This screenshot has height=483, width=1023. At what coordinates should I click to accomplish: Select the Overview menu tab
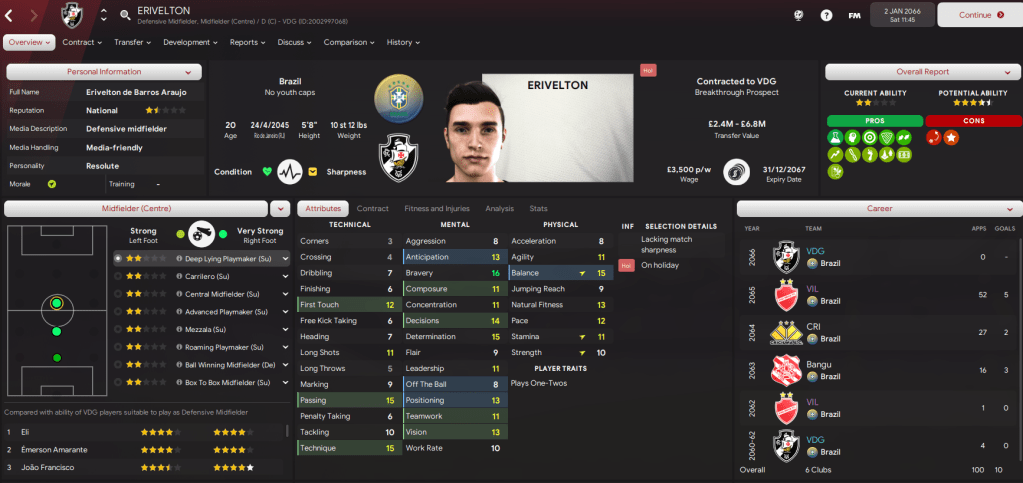pyautogui.click(x=29, y=43)
